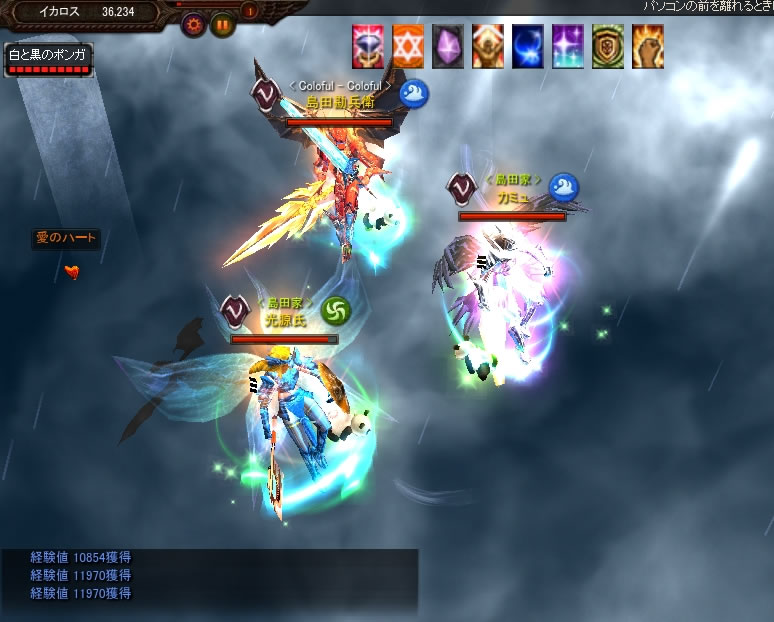Click the experience gain chat log
774x622 pixels.
pyautogui.click(x=209, y=577)
